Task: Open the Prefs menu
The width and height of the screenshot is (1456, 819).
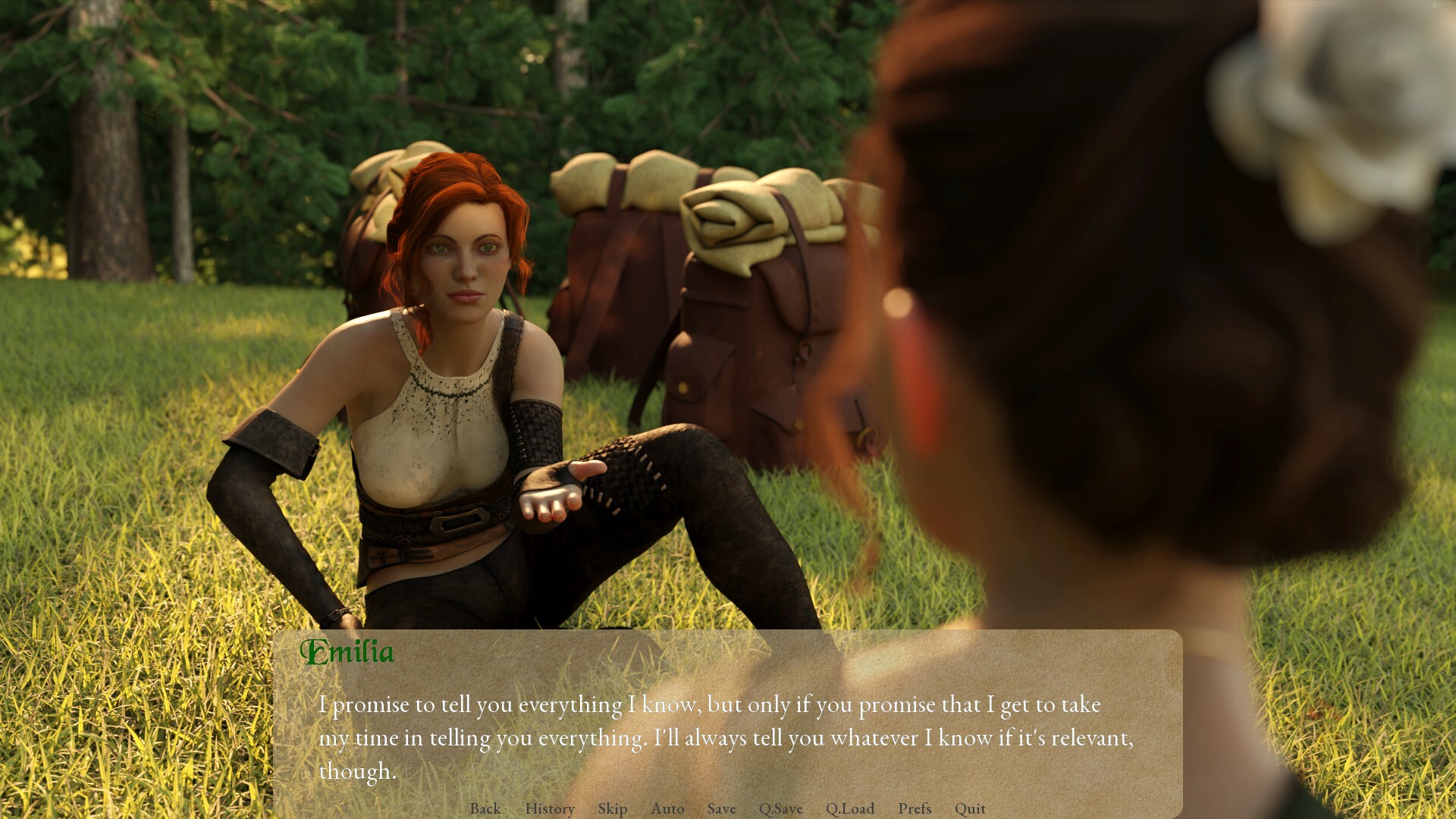Action: coord(915,808)
